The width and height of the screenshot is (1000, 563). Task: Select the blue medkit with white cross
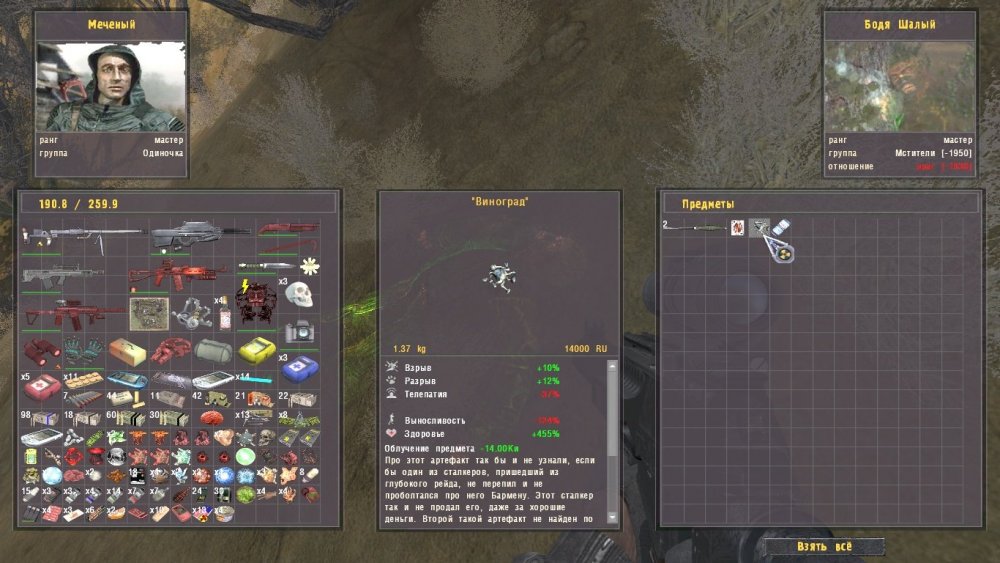pyautogui.click(x=300, y=371)
